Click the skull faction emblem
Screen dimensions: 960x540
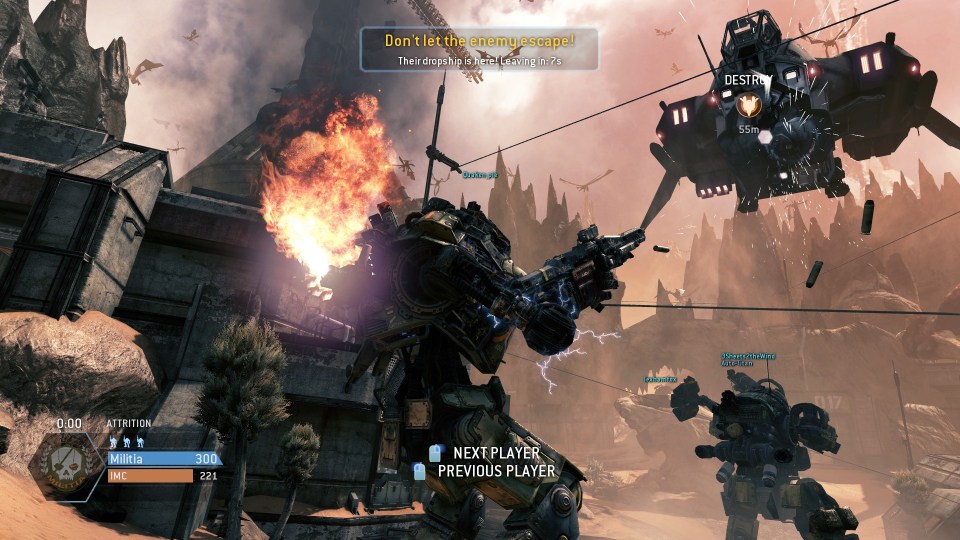click(68, 470)
